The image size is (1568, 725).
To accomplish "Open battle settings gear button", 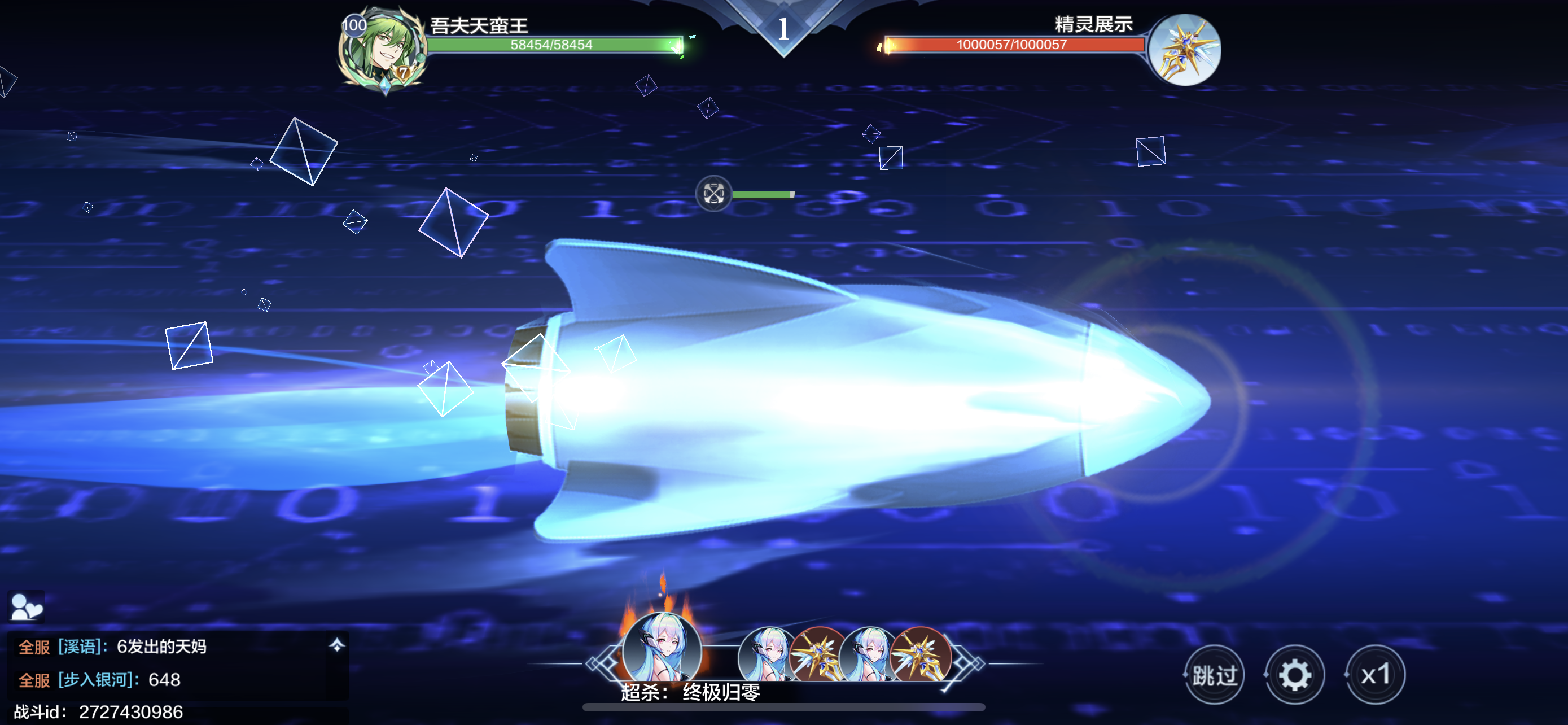I will (1294, 675).
